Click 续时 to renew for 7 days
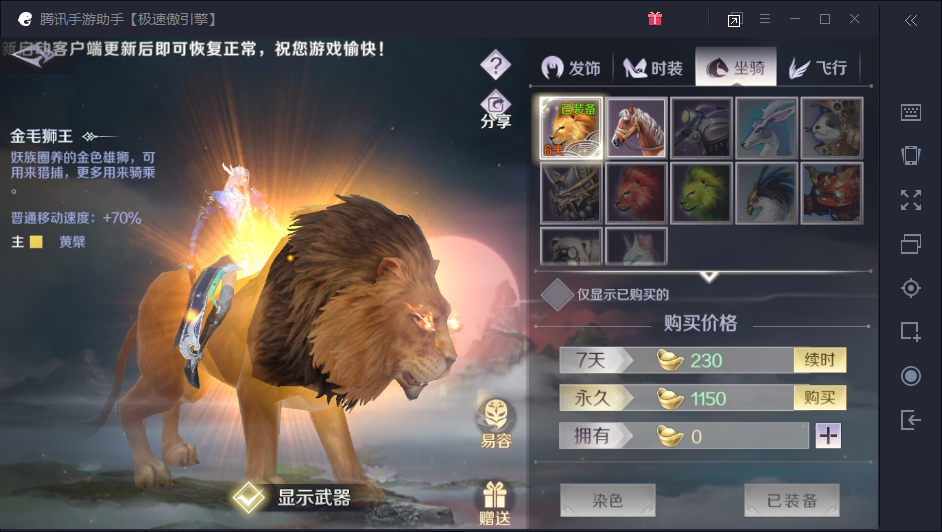This screenshot has height=532, width=942. 819,360
